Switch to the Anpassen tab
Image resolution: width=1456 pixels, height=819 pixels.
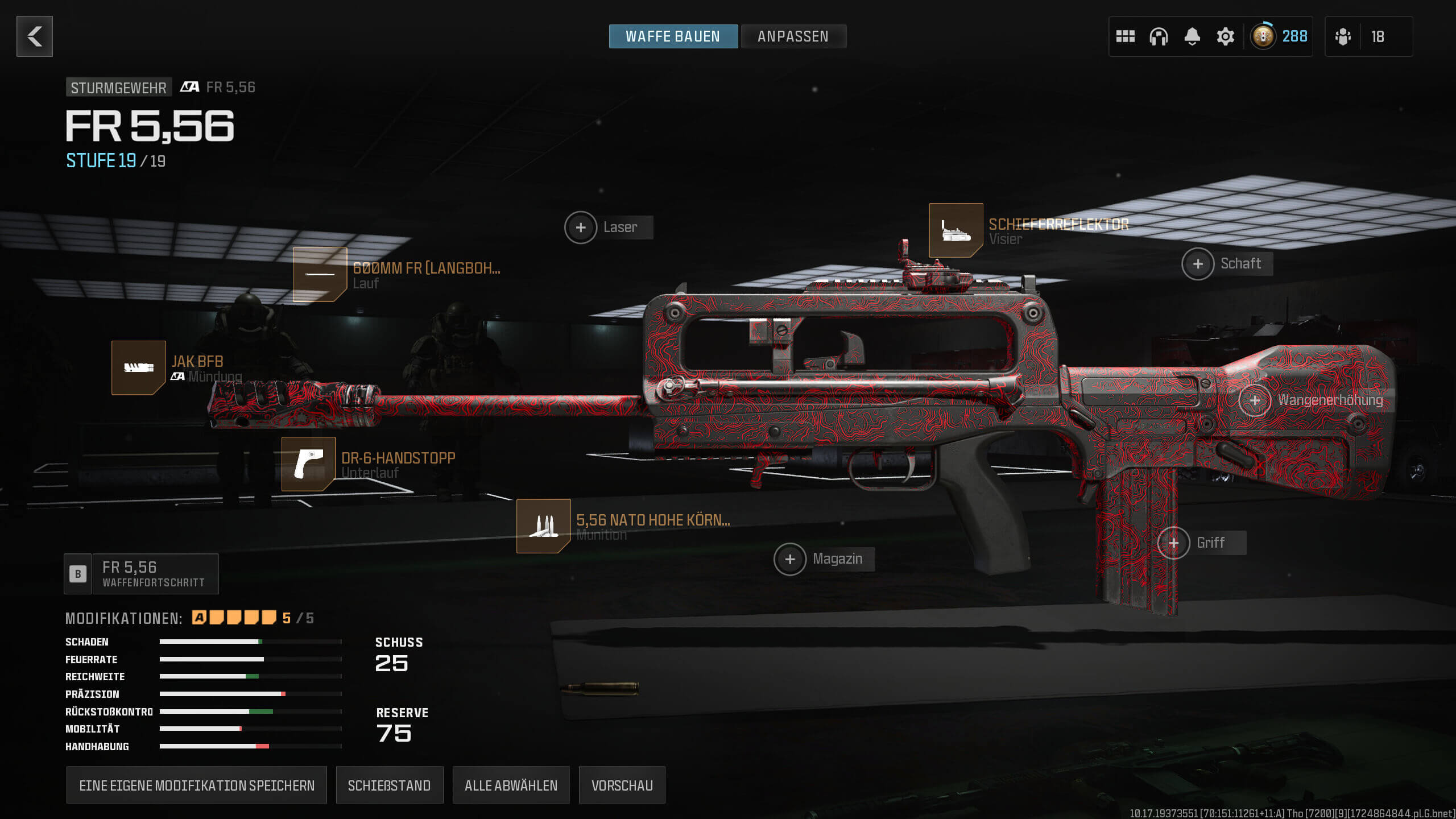tap(793, 36)
